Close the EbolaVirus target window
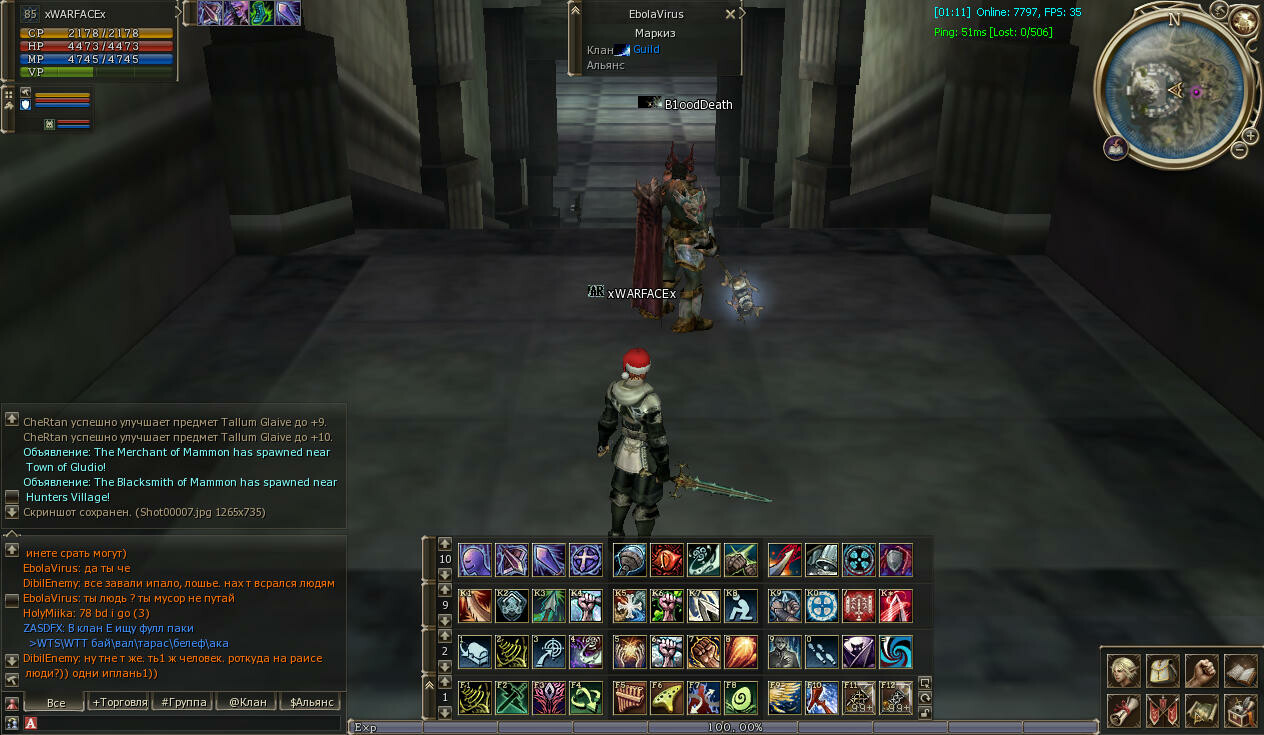Viewport: 1264px width, 735px height. [x=730, y=15]
